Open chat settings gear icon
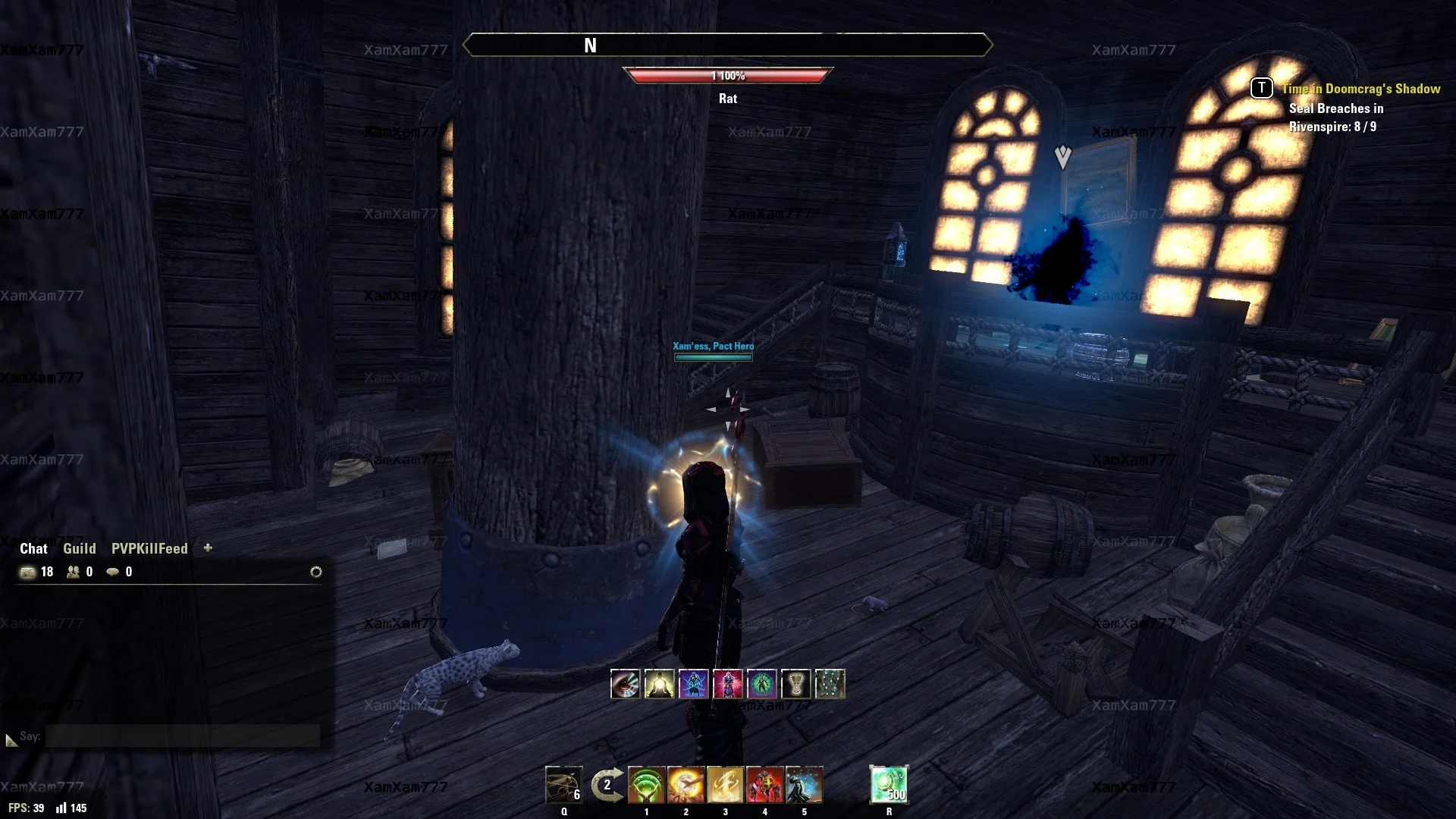This screenshot has width=1456, height=819. tap(316, 572)
